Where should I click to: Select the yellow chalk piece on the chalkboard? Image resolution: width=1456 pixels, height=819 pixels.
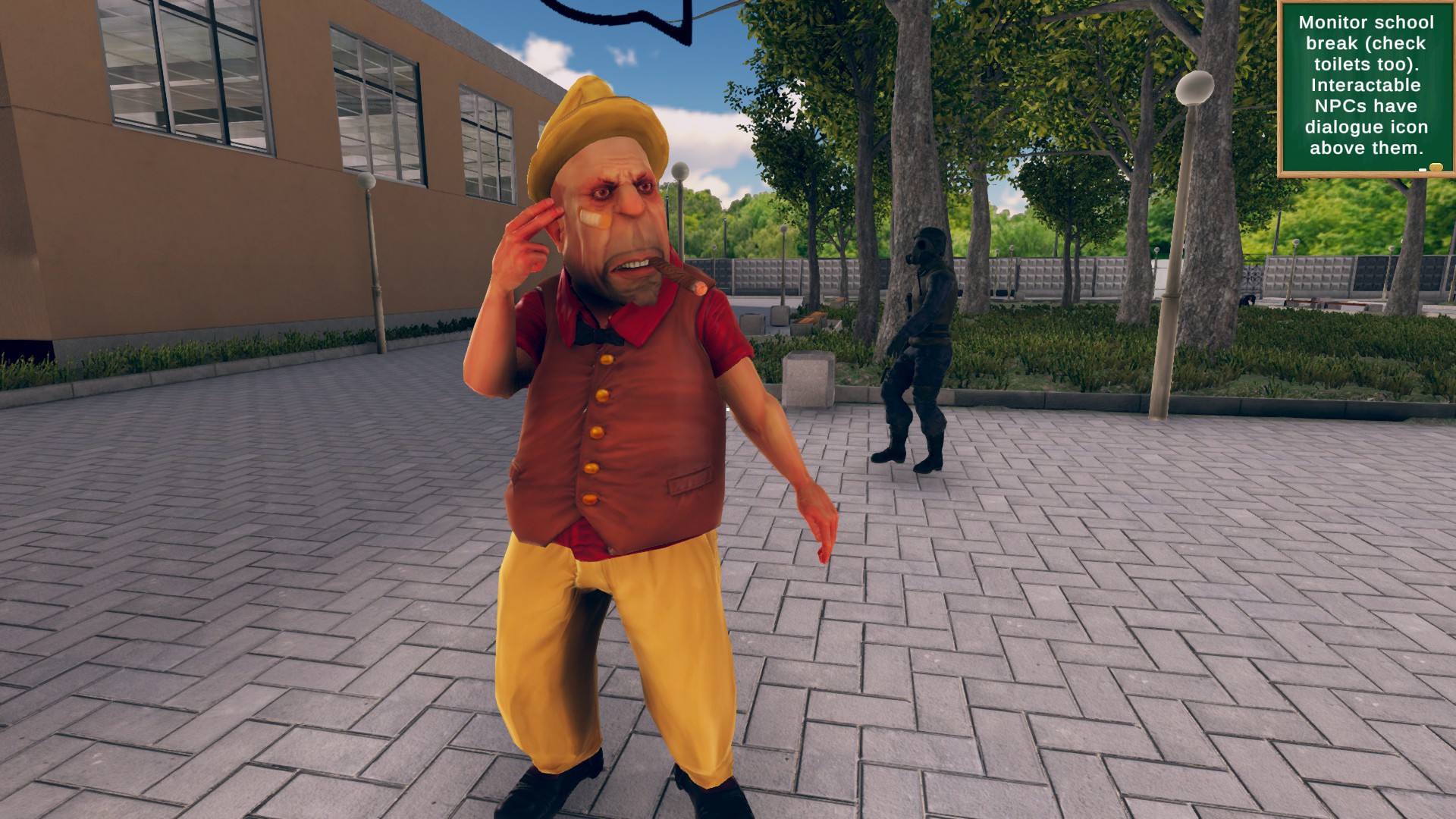coord(1438,167)
